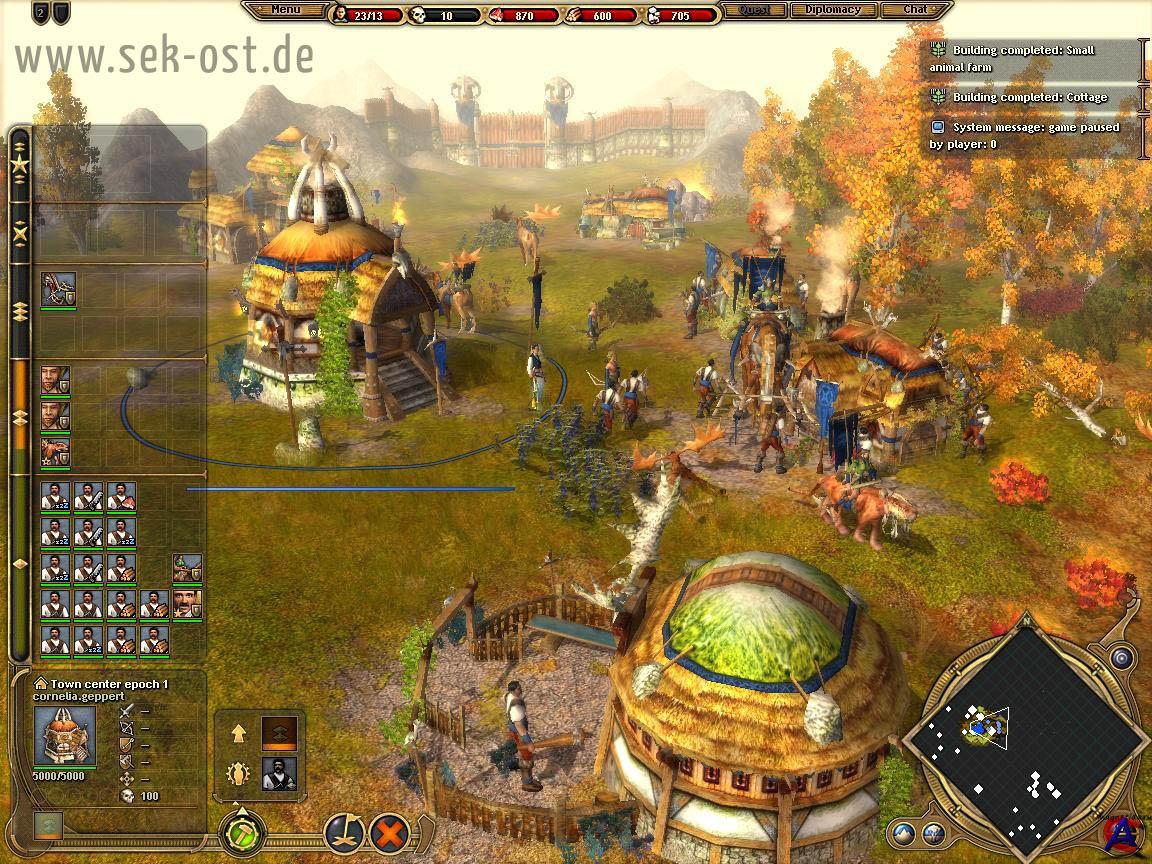
Task: Click the Cottage completed notification
Action: (x=1034, y=97)
